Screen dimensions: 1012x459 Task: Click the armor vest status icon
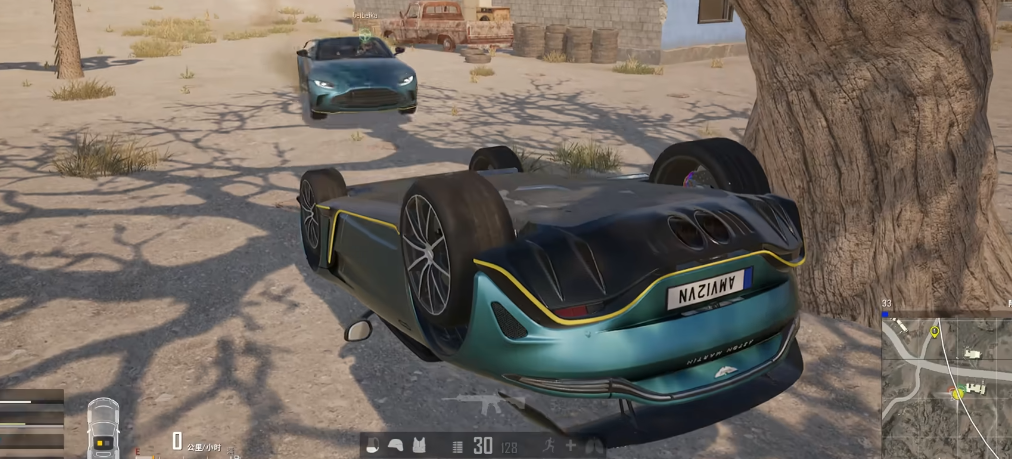(419, 446)
